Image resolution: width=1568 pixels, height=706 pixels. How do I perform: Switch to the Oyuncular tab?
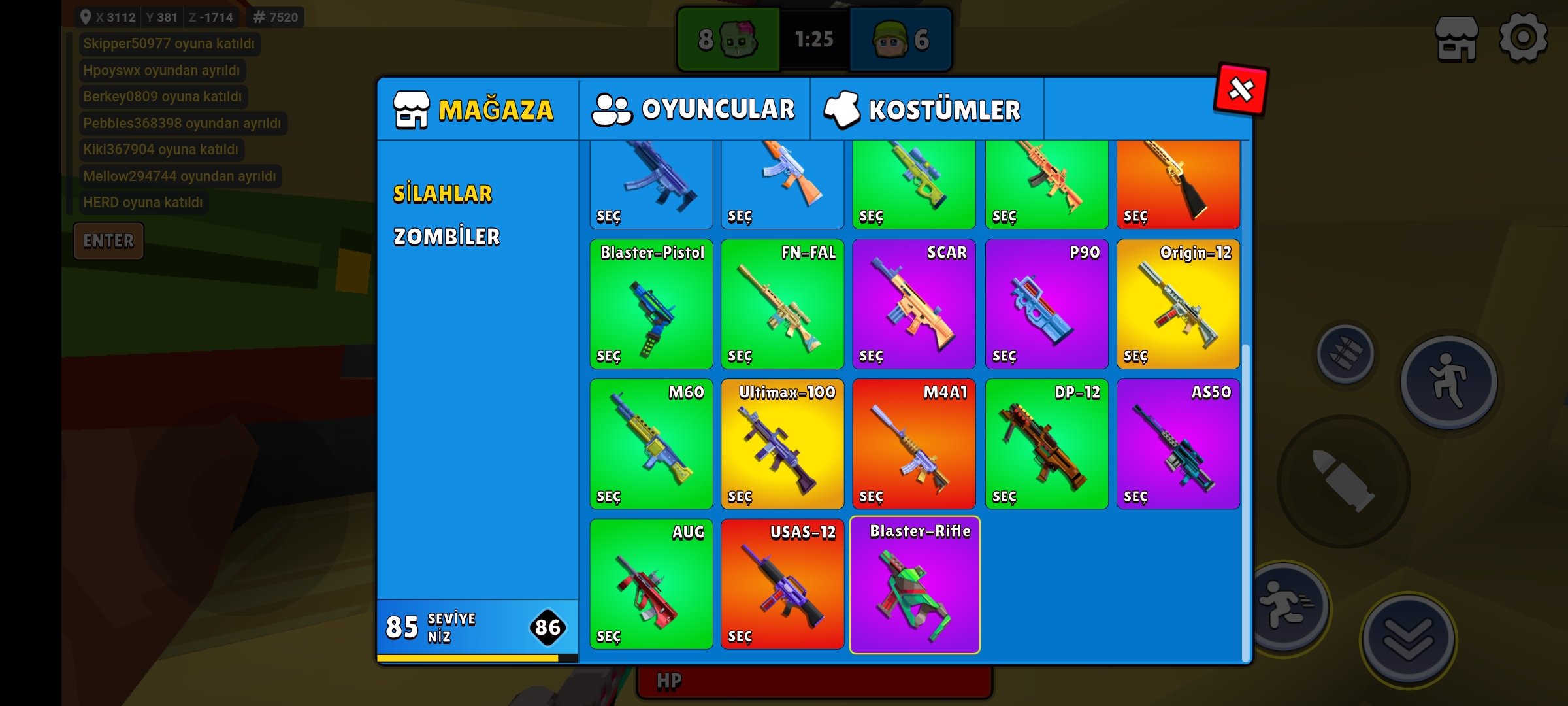pyautogui.click(x=694, y=109)
